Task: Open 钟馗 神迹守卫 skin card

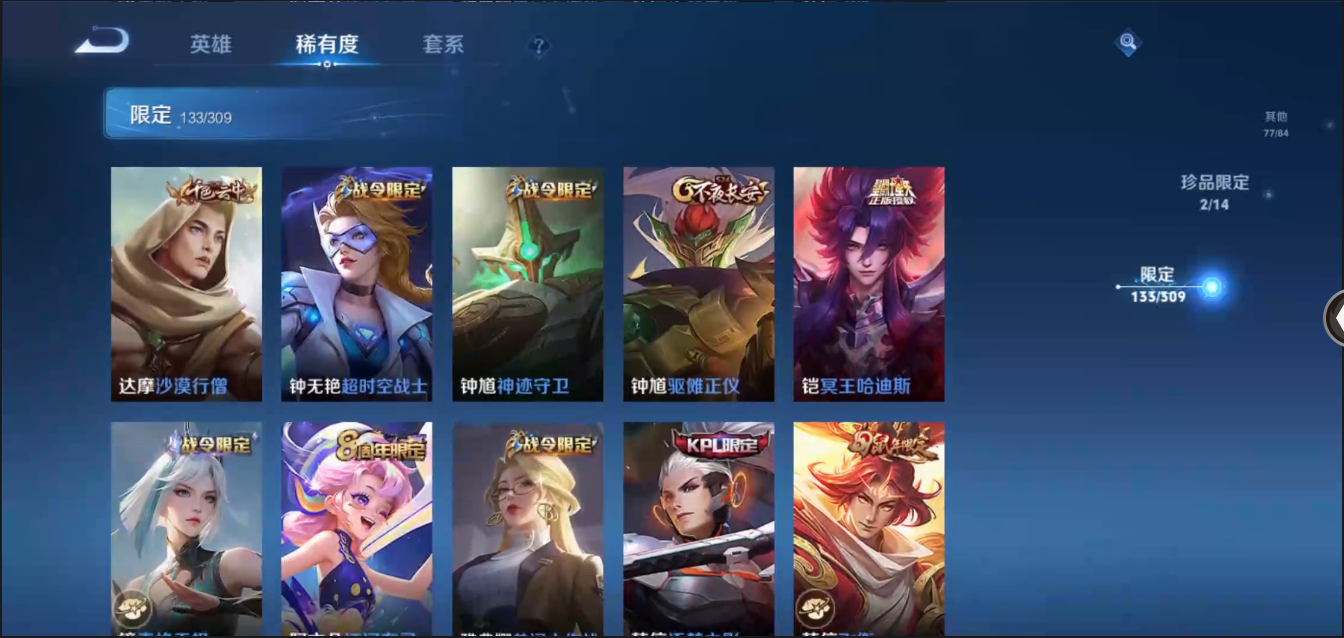Action: click(x=528, y=284)
